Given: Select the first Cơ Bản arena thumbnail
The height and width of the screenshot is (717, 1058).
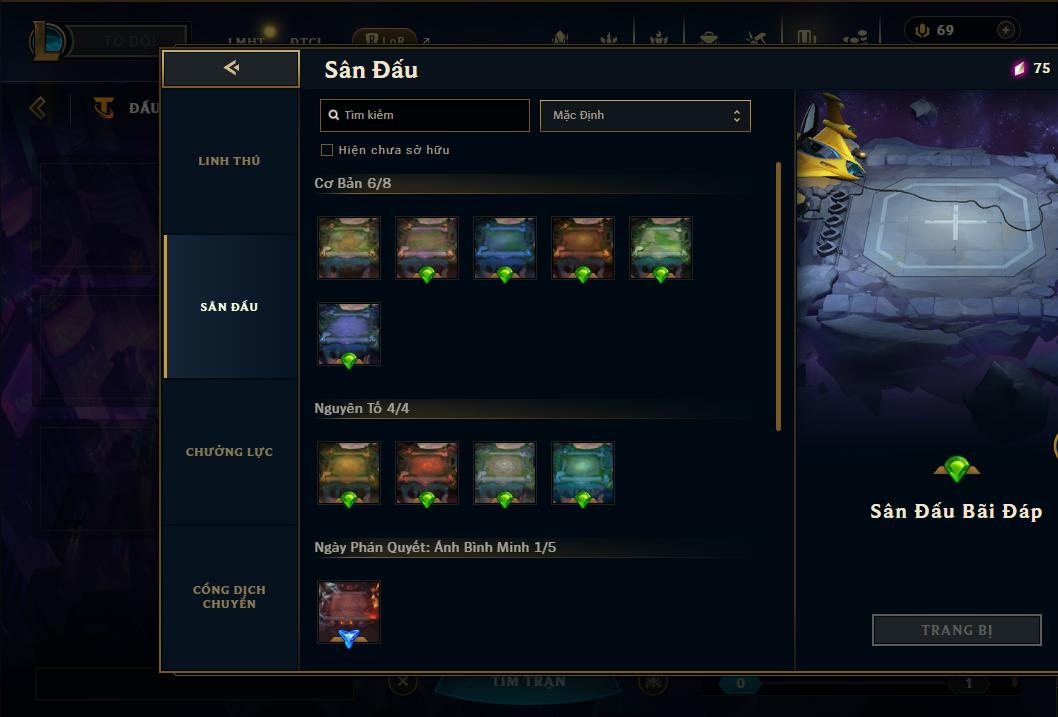Looking at the screenshot, I should tap(349, 247).
